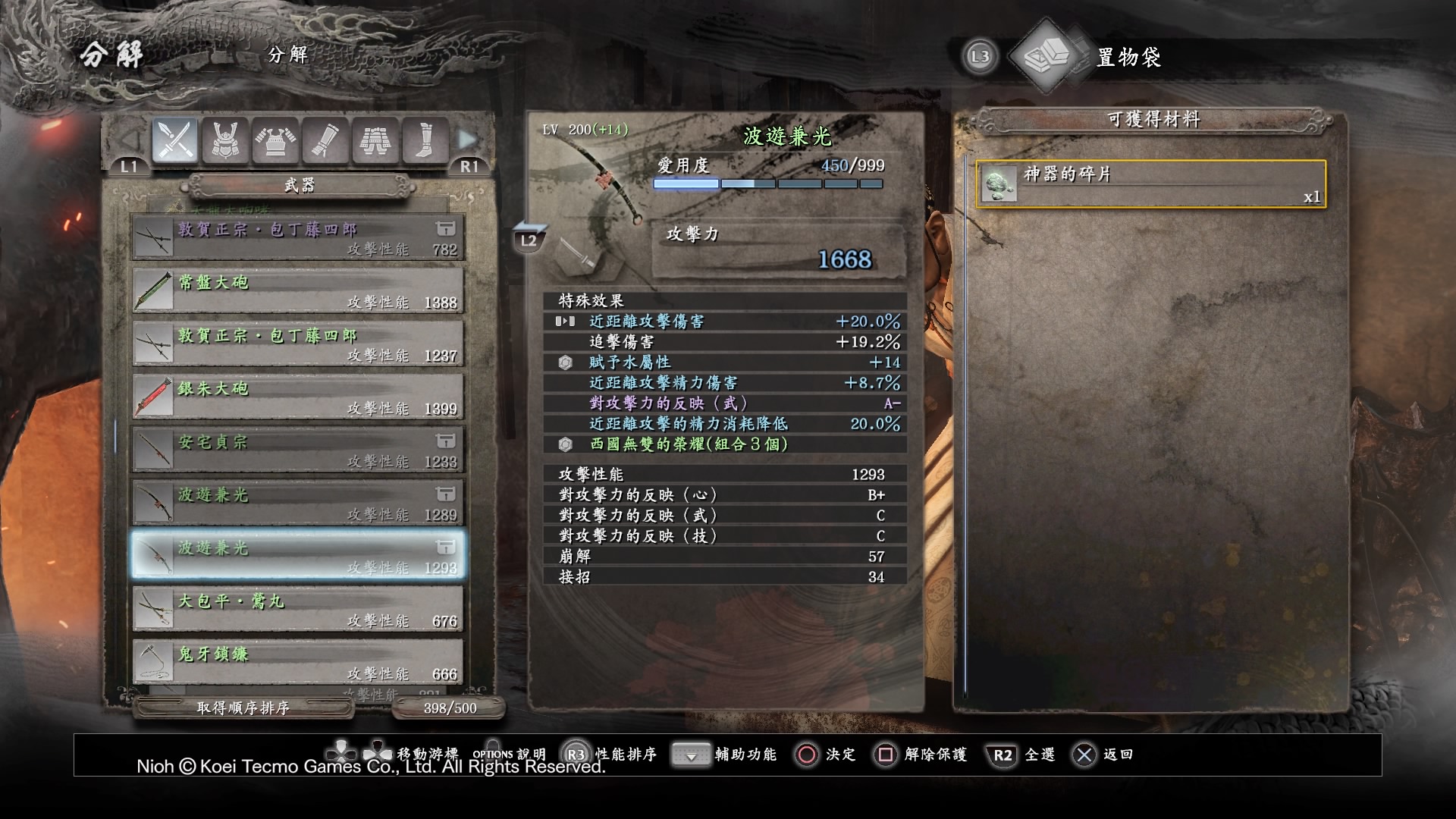Screen dimensions: 1456x819
Task: Open the foot guards category tab
Action: pos(425,140)
